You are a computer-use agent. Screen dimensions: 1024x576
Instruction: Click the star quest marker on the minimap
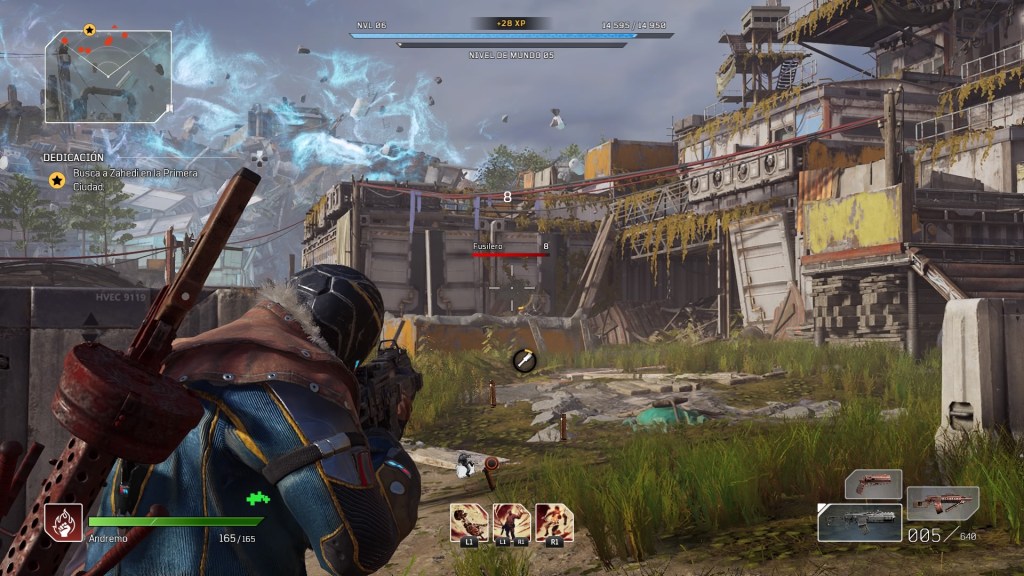89,30
